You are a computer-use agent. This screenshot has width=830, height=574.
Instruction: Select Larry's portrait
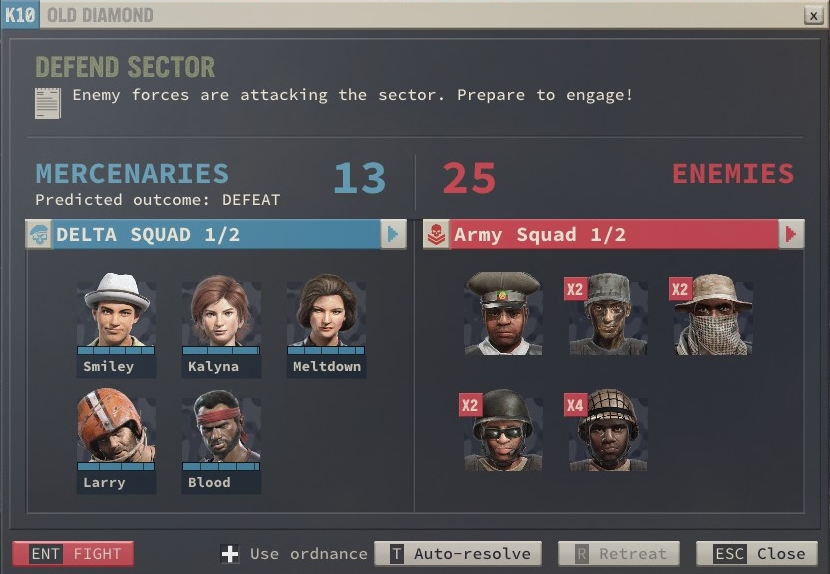[117, 427]
